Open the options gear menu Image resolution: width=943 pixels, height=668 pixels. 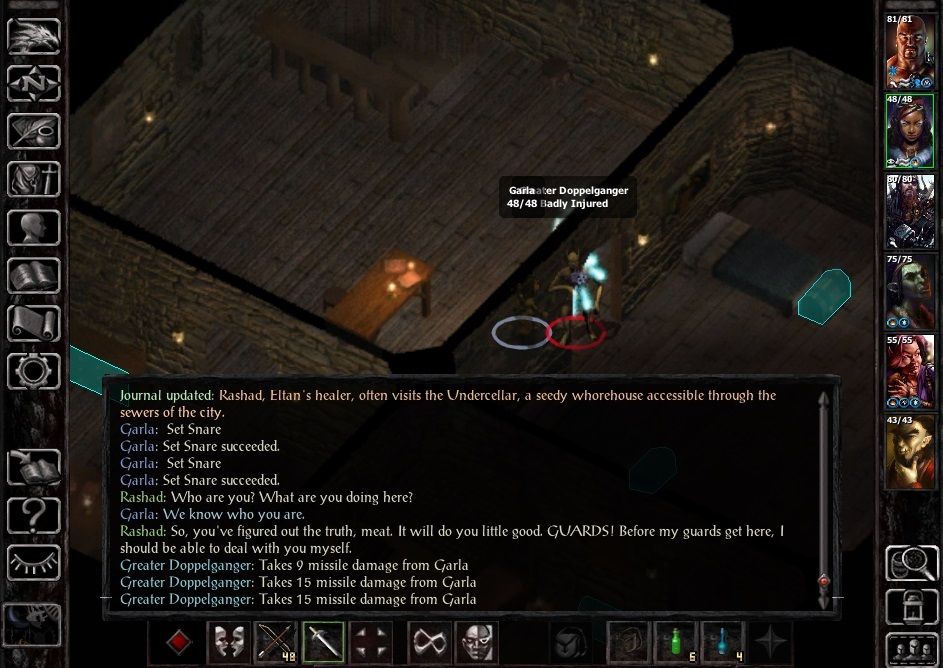[34, 371]
